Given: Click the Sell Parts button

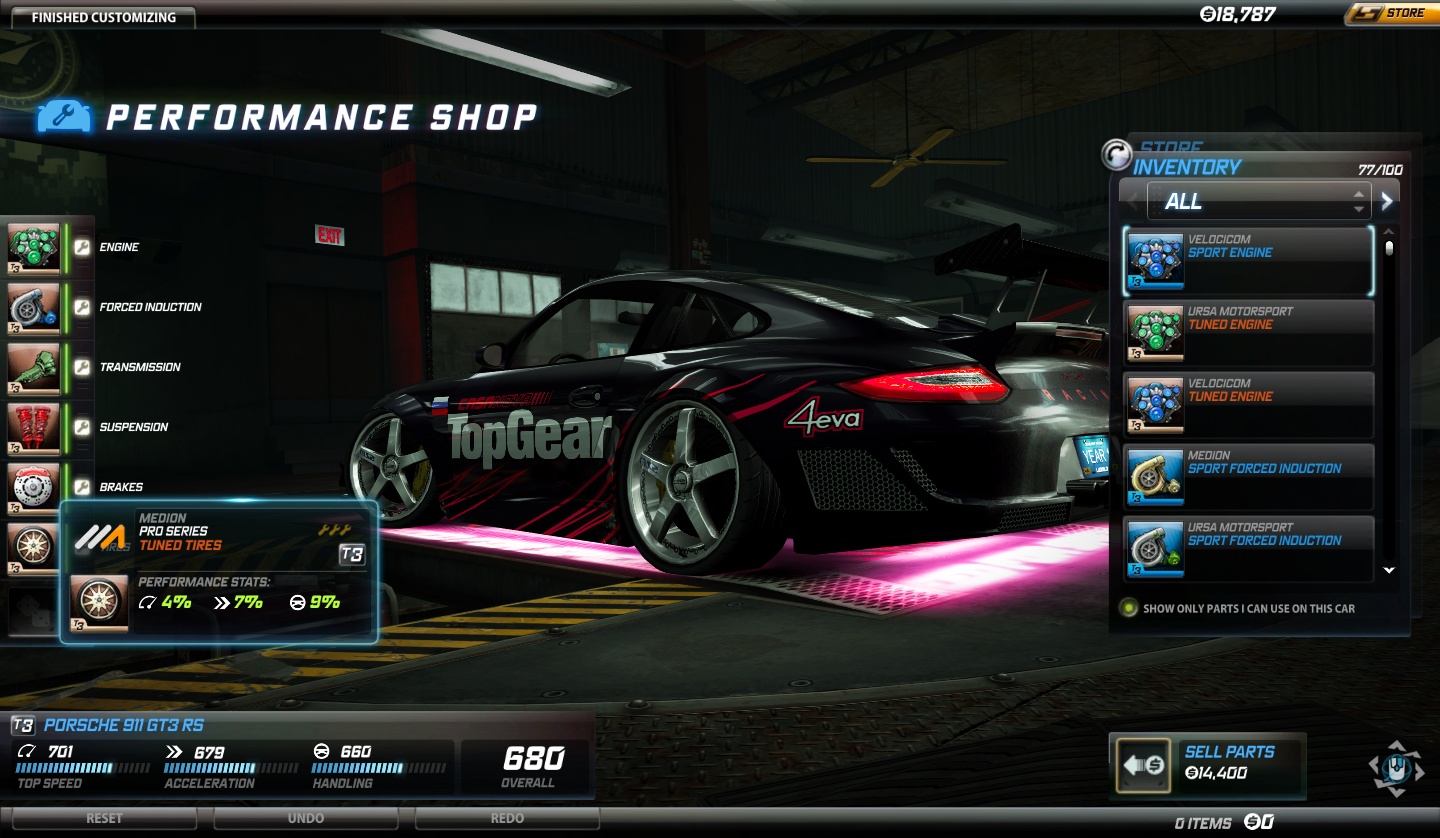Looking at the screenshot, I should click(x=1207, y=766).
